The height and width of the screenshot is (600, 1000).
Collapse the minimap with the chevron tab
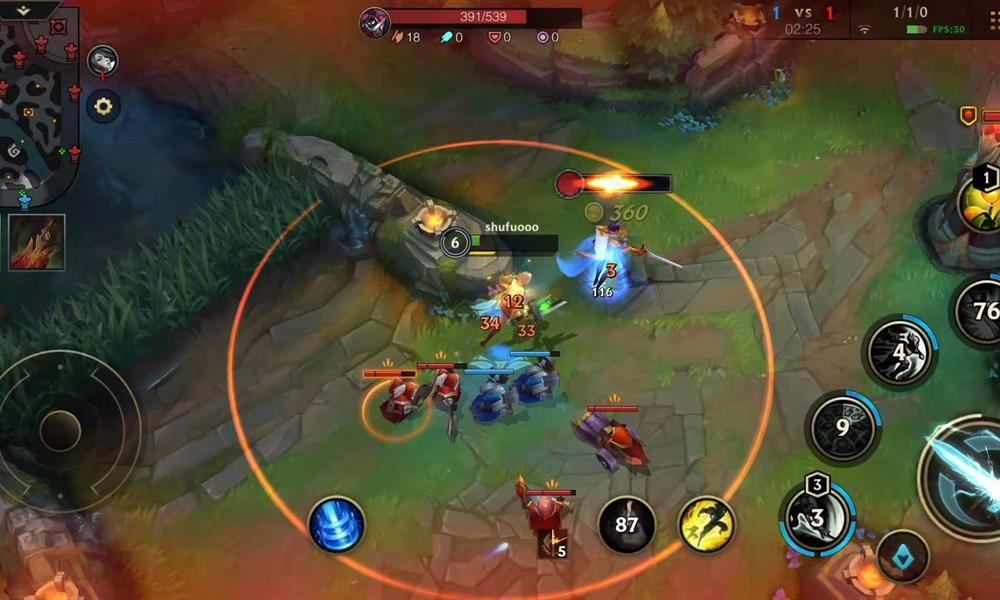tap(24, 9)
